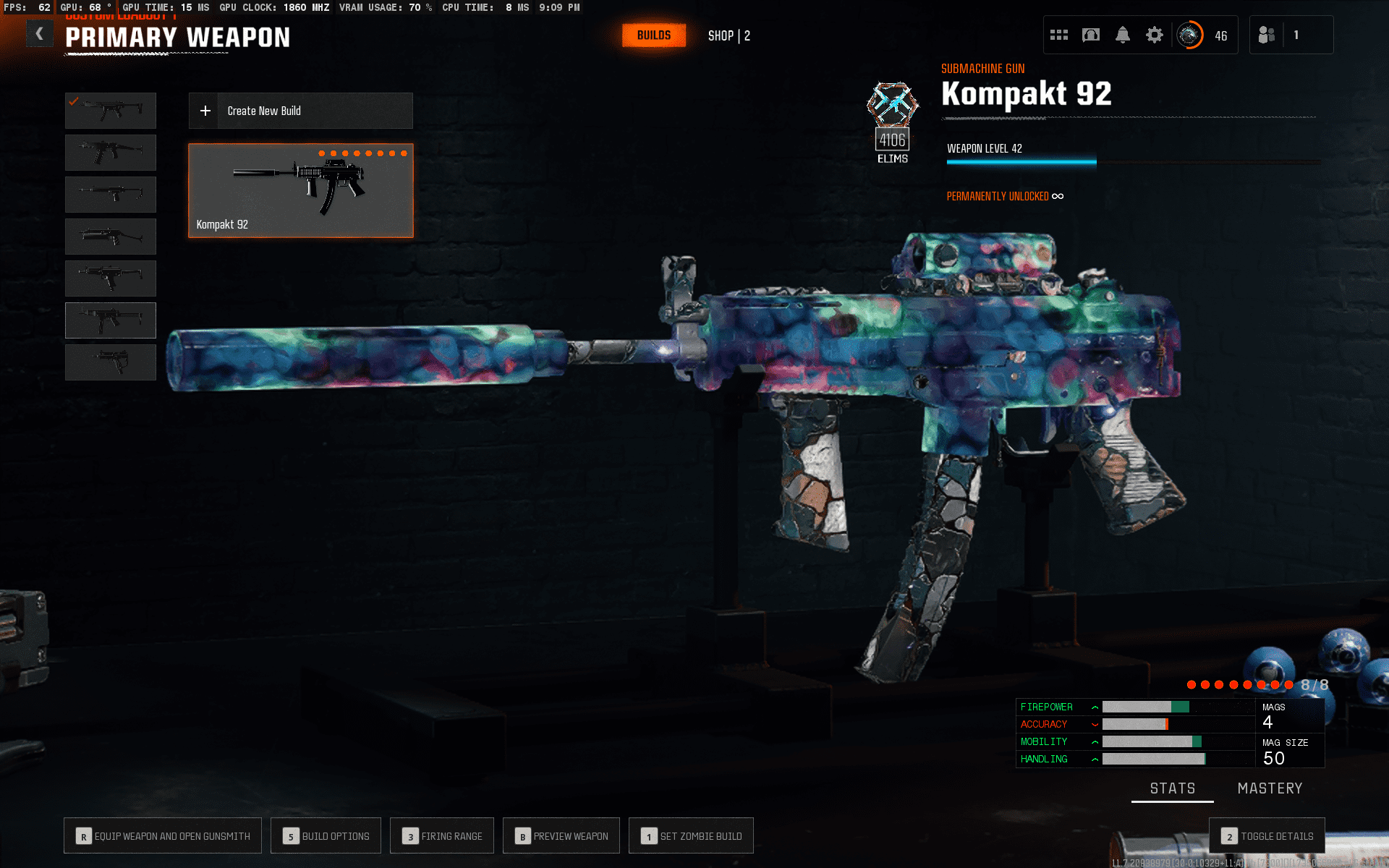Open the player rank emblem profile
This screenshot has width=1389, height=868.
[x=1189, y=35]
